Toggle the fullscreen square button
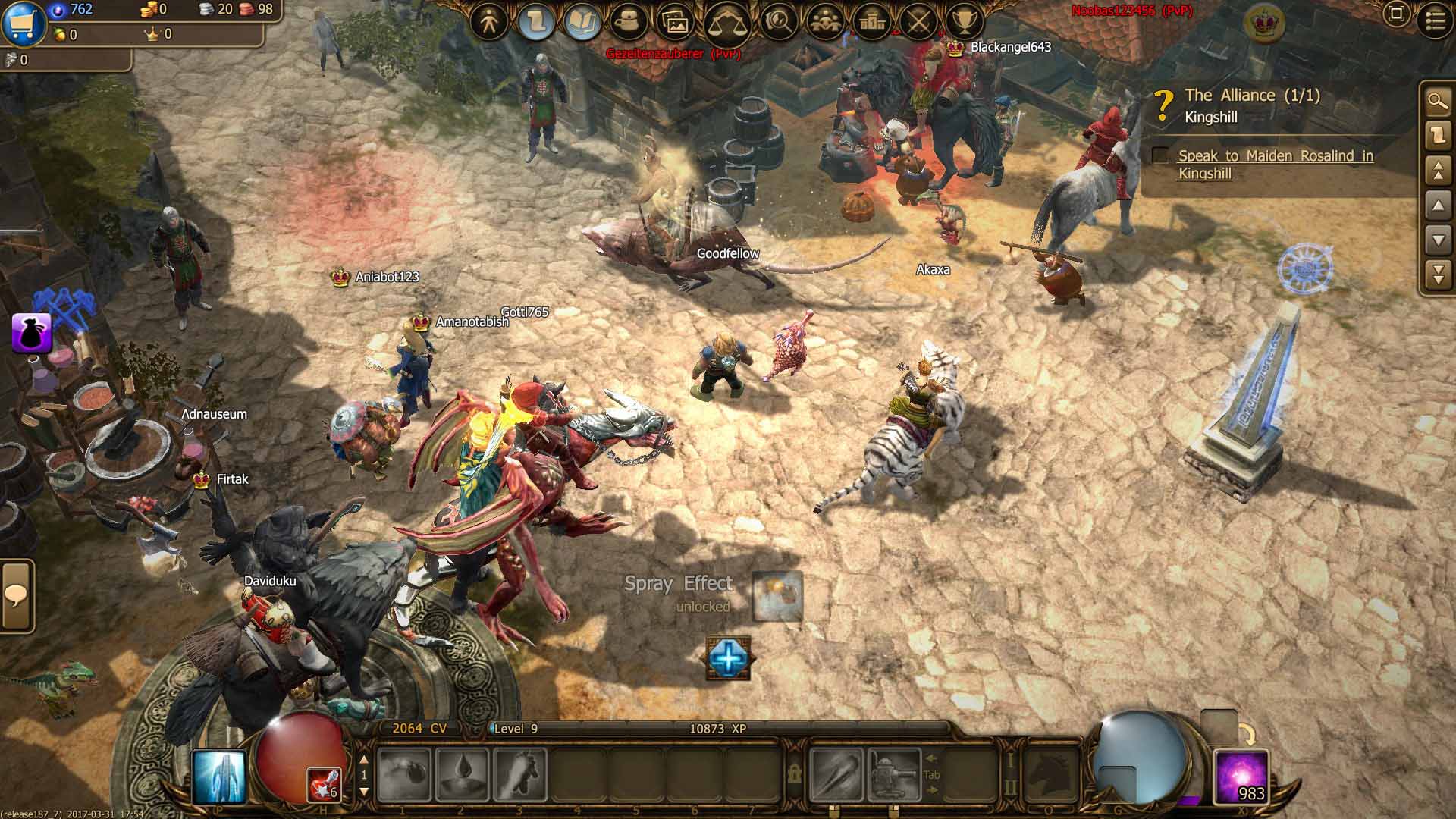This screenshot has width=1456, height=819. tap(1396, 14)
